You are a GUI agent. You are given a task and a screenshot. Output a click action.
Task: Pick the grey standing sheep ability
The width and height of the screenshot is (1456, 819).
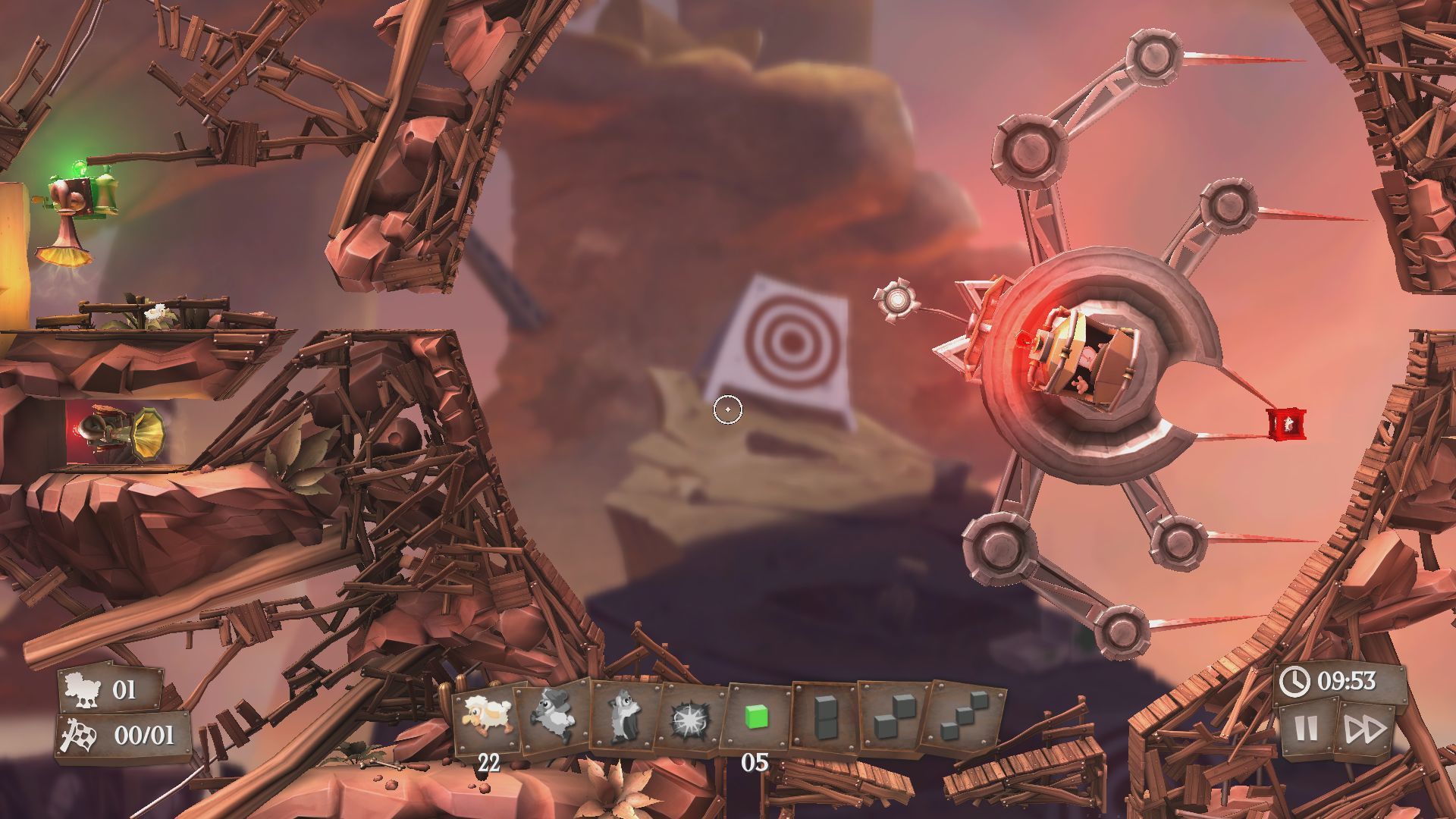pos(624,717)
